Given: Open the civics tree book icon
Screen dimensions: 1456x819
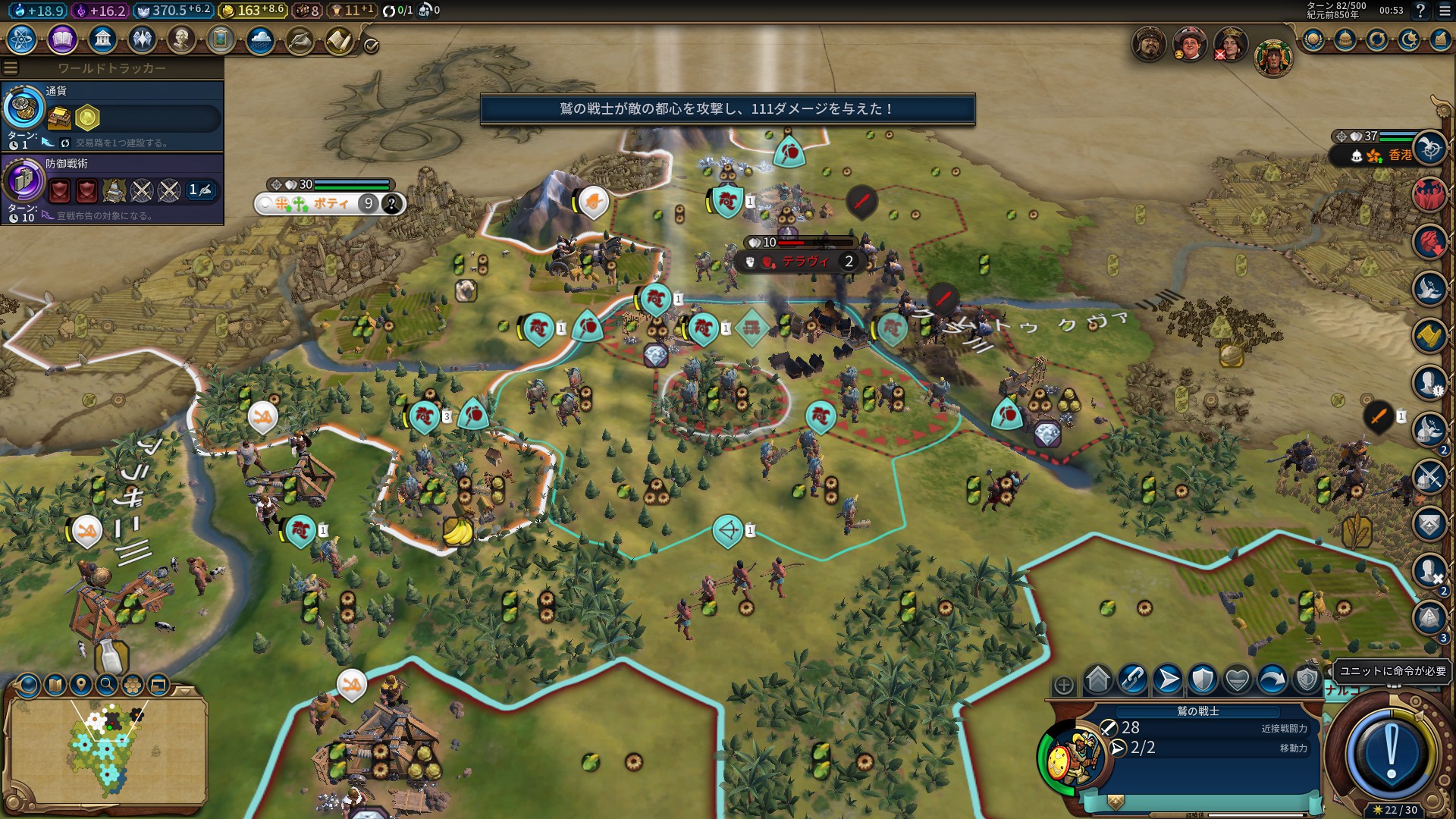Looking at the screenshot, I should (x=62, y=39).
